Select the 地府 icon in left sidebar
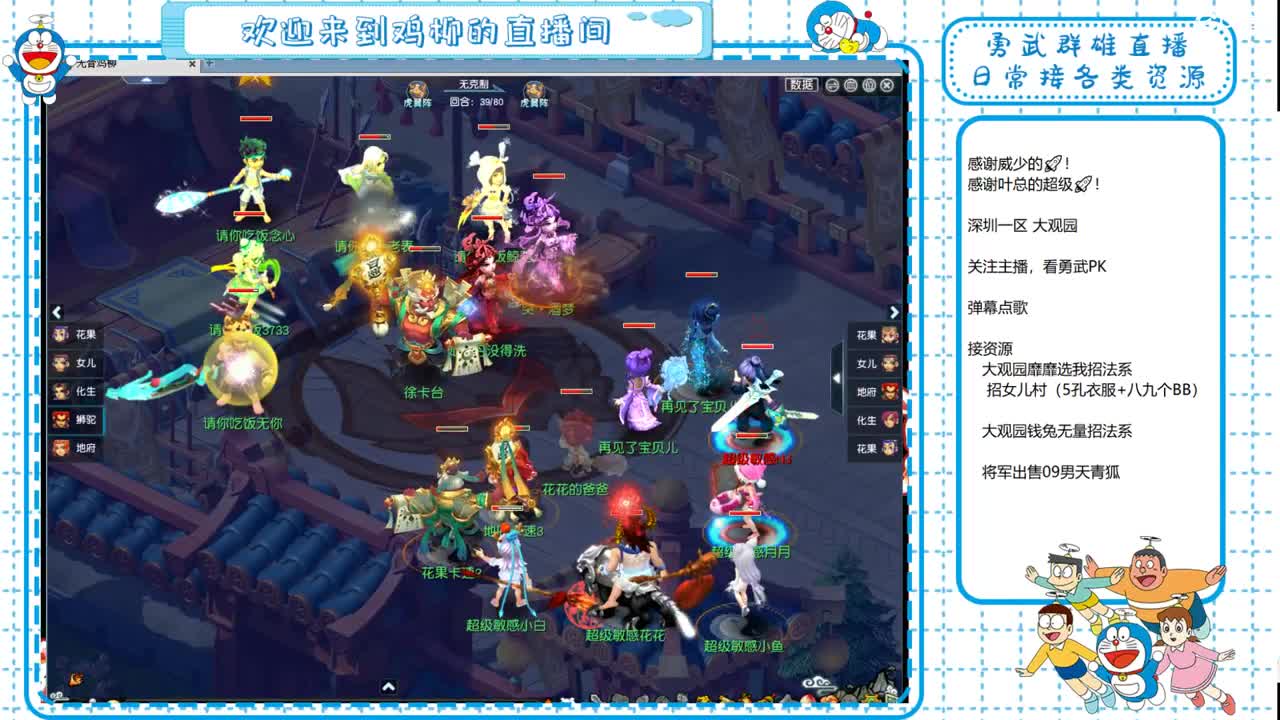The width and height of the screenshot is (1280, 720). coord(72,448)
